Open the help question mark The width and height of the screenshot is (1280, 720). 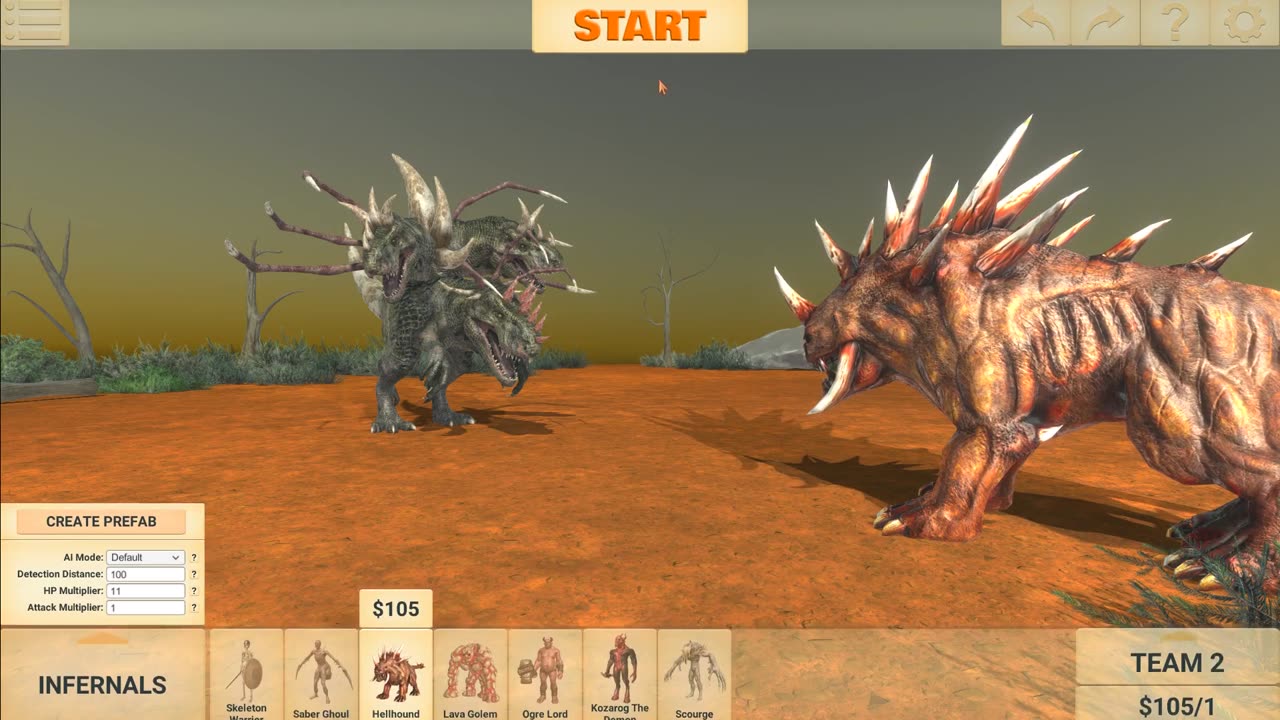pos(1175,22)
